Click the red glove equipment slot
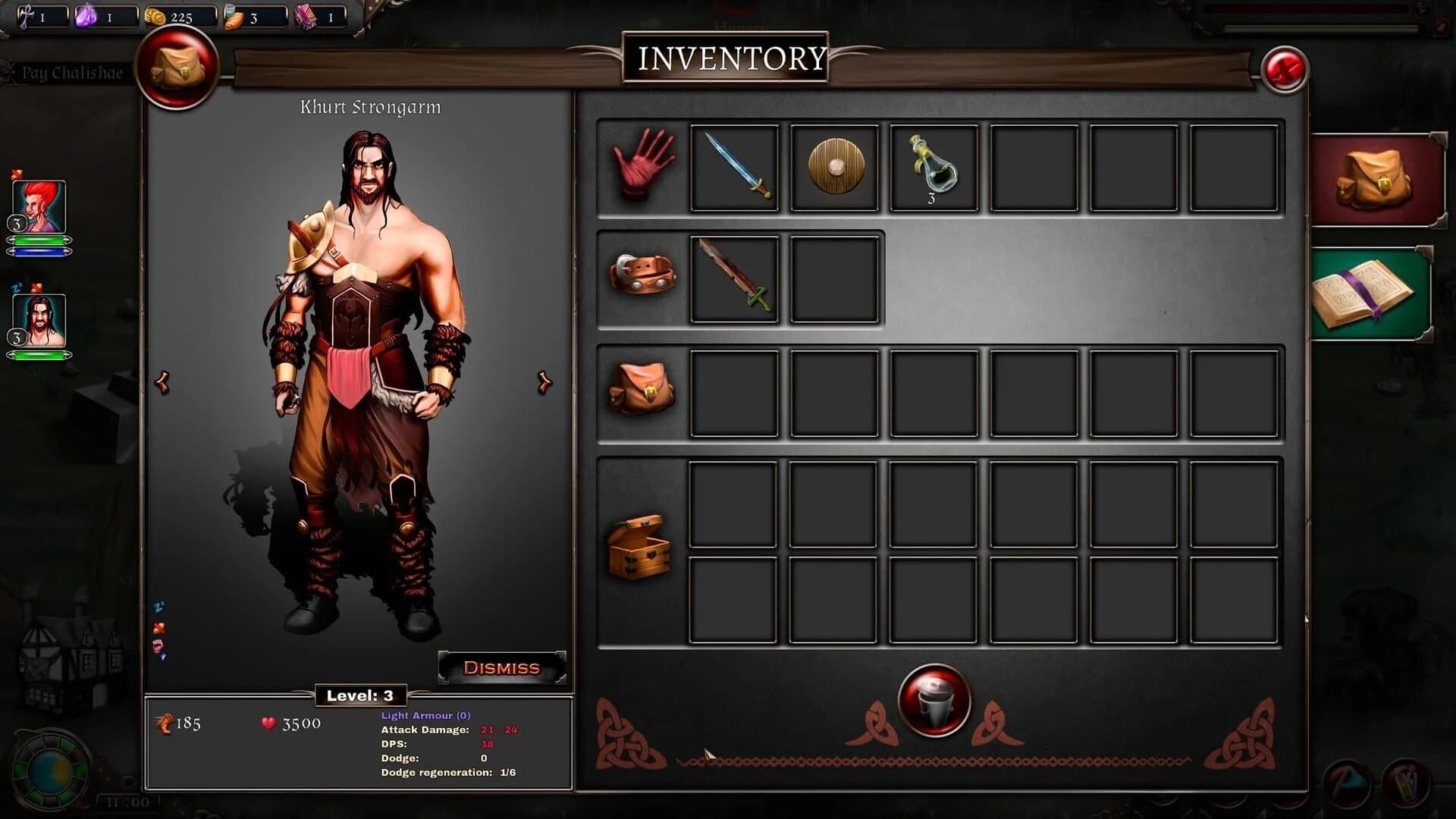The width and height of the screenshot is (1456, 819). point(641,168)
